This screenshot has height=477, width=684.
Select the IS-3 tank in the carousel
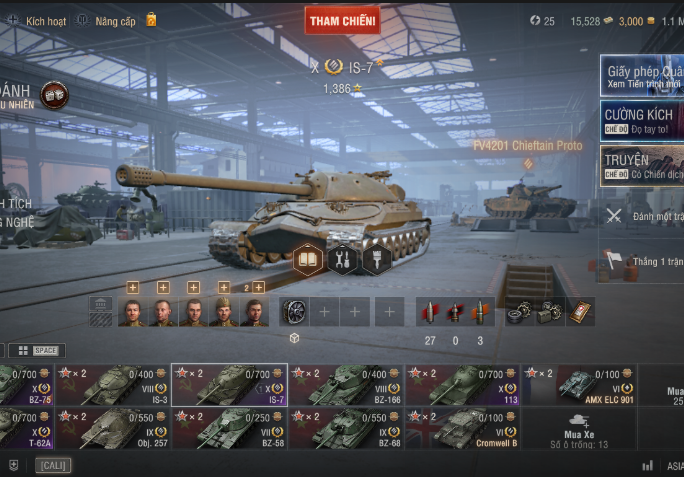113,385
